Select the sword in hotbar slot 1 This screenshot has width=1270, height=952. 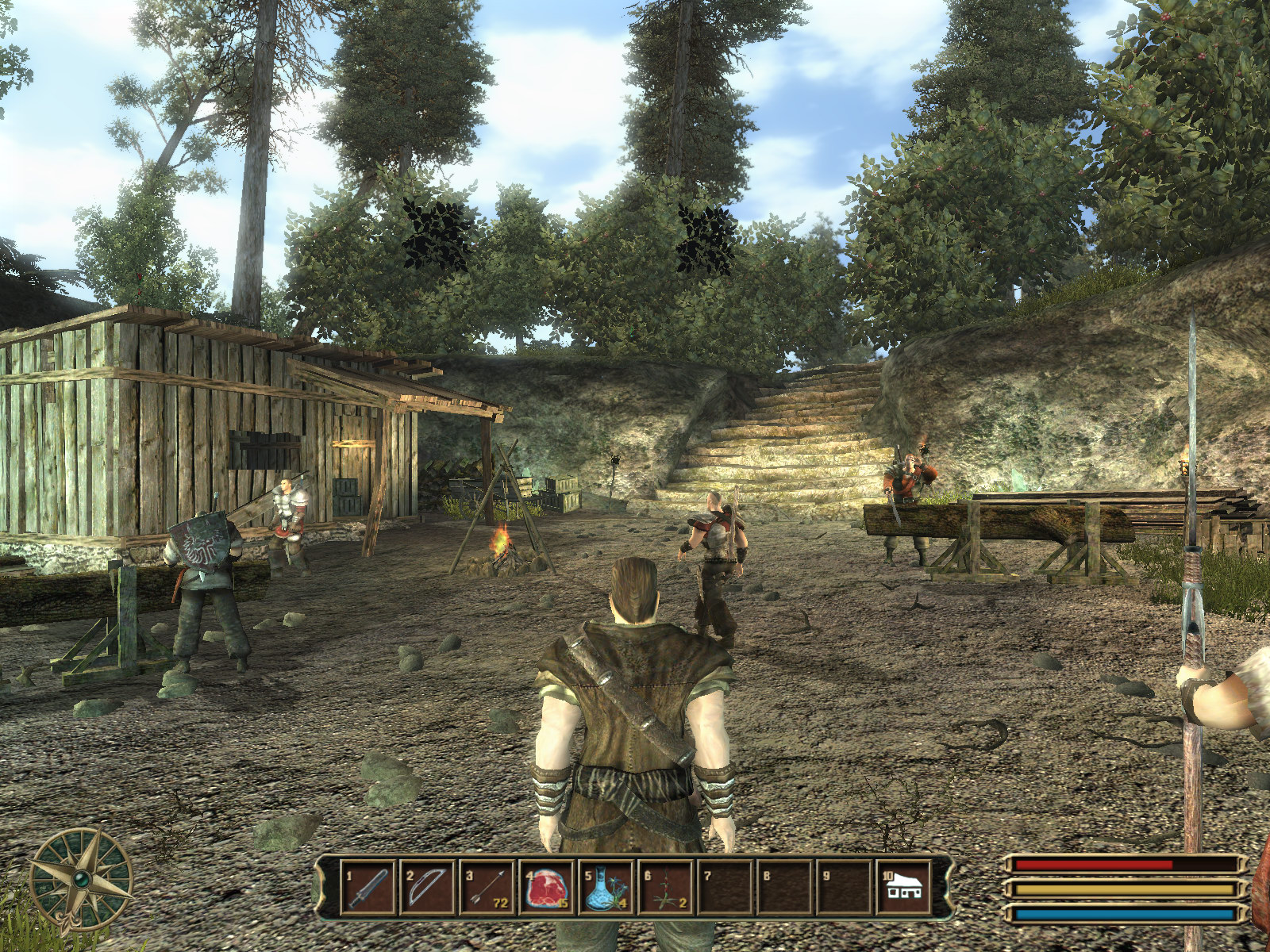(368, 885)
